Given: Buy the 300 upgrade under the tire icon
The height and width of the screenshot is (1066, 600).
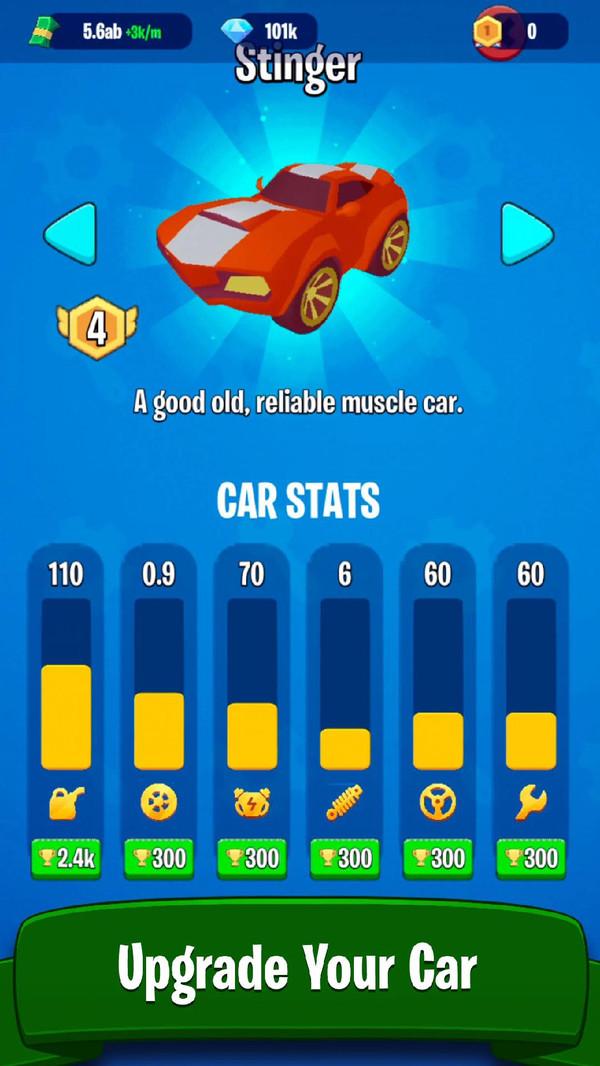Looking at the screenshot, I should pos(159,858).
